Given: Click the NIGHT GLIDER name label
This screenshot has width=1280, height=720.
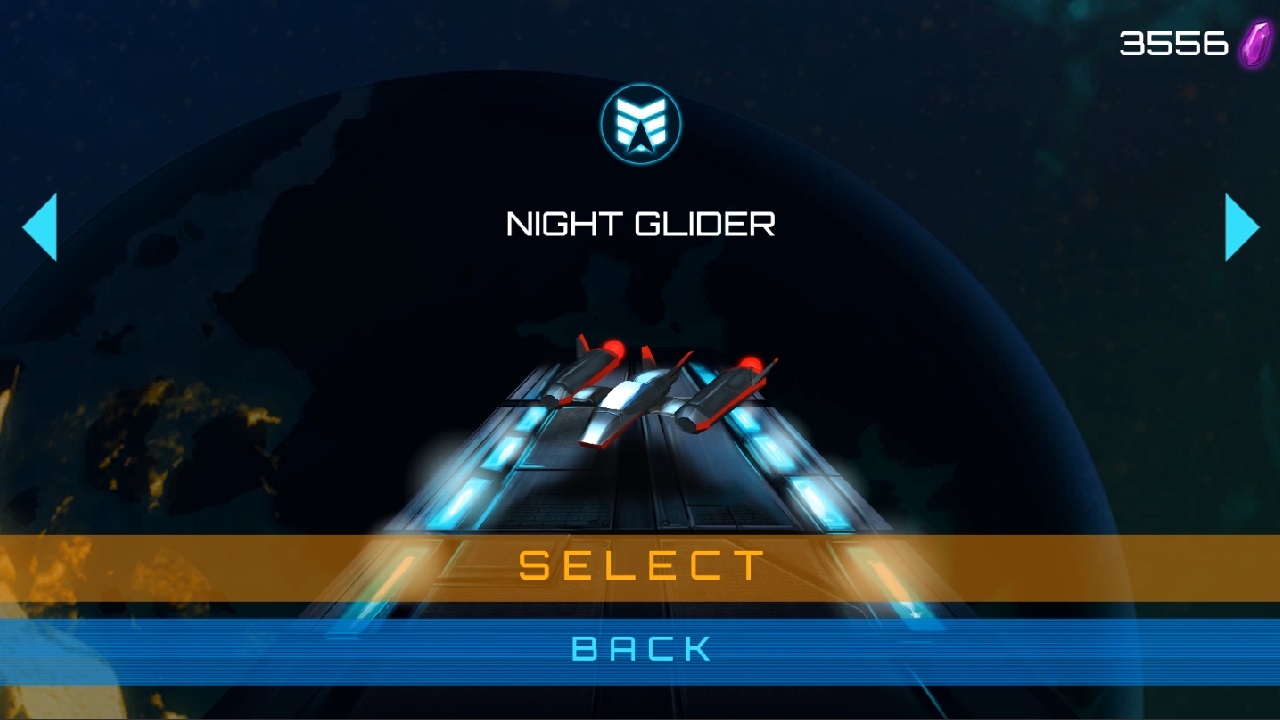Looking at the screenshot, I should point(640,223).
